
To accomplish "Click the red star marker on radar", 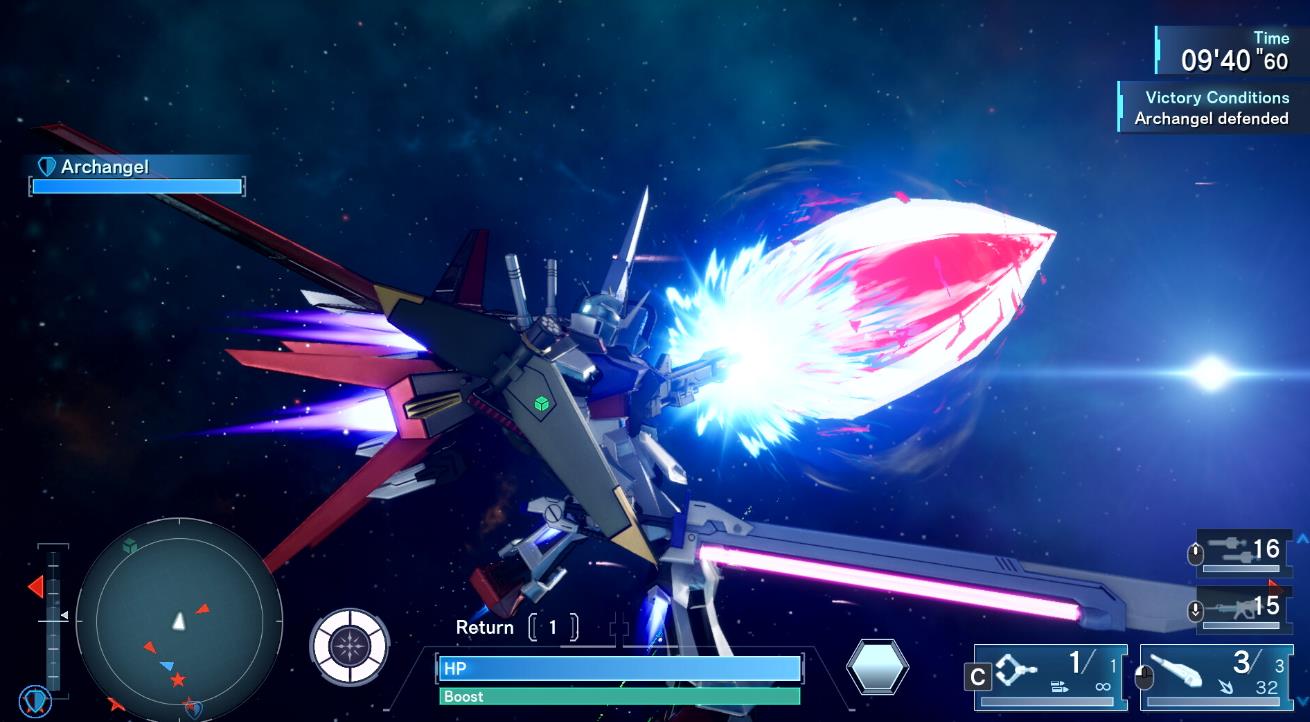I will pos(178,680).
